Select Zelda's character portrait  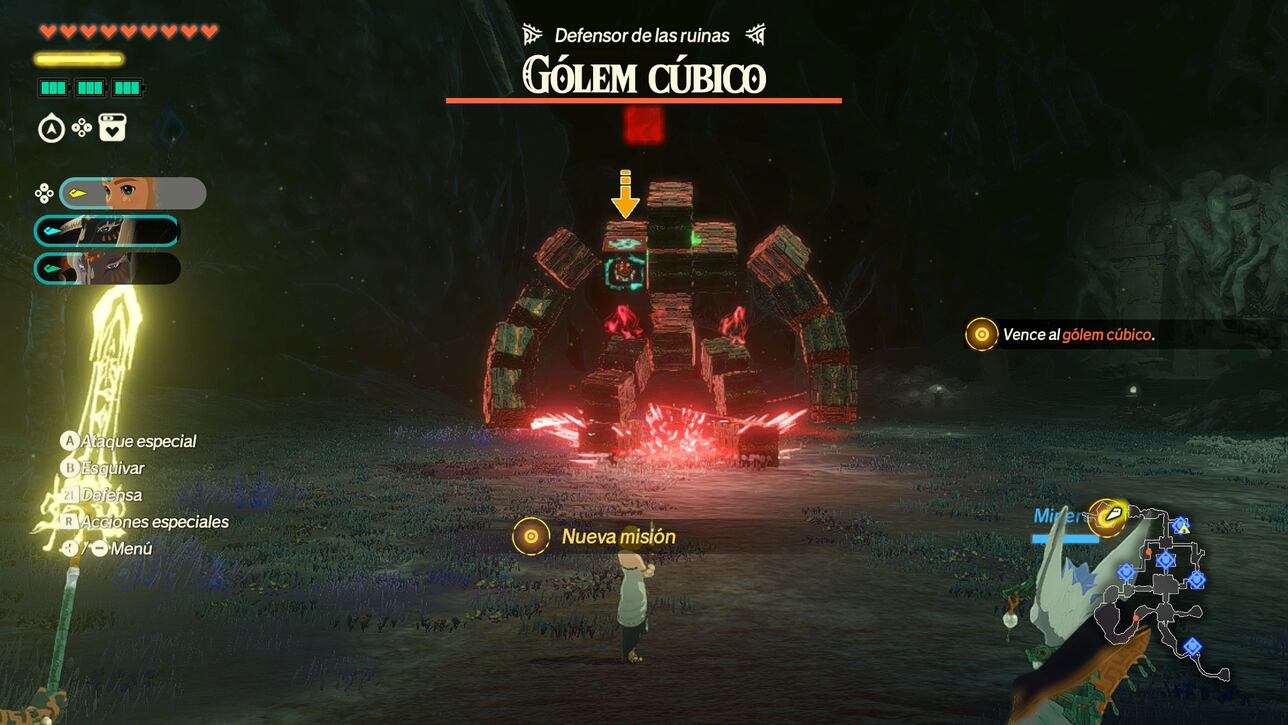pyautogui.click(x=133, y=193)
